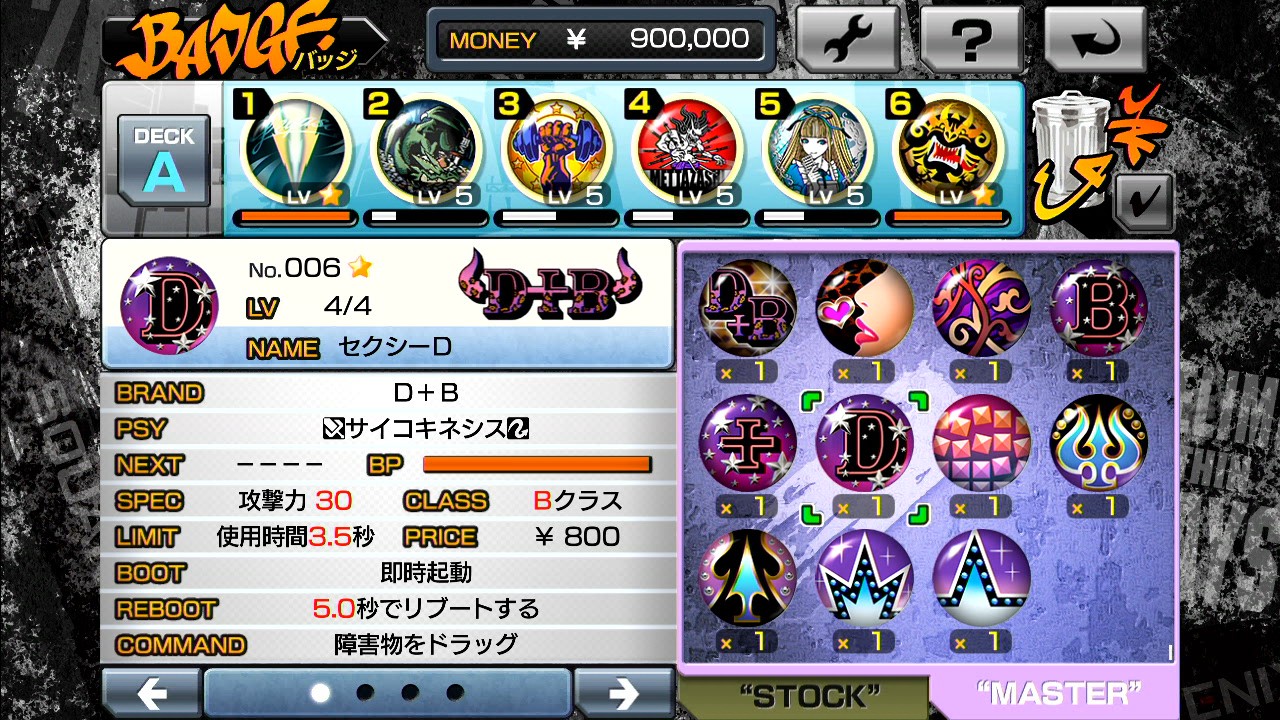This screenshot has width=1280, height=720.
Task: Toggle the star on badge No.006
Action: pos(361,266)
